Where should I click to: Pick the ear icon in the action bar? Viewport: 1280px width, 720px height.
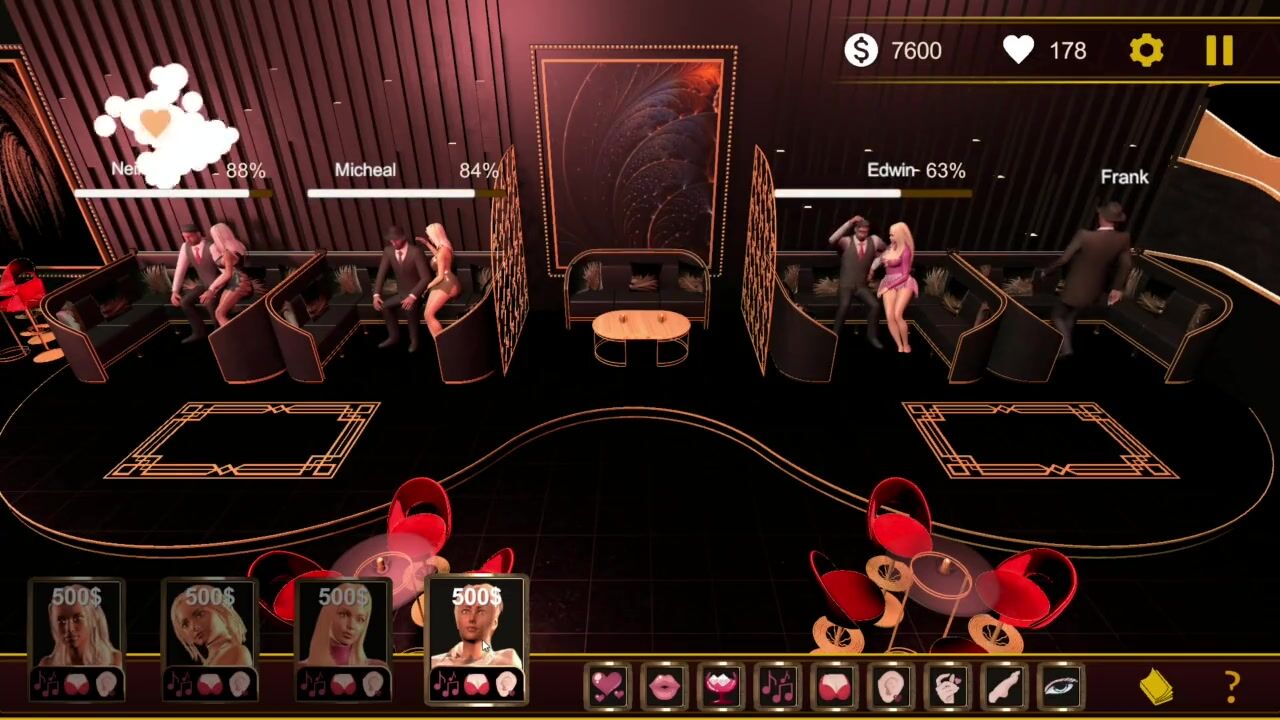[x=891, y=686]
